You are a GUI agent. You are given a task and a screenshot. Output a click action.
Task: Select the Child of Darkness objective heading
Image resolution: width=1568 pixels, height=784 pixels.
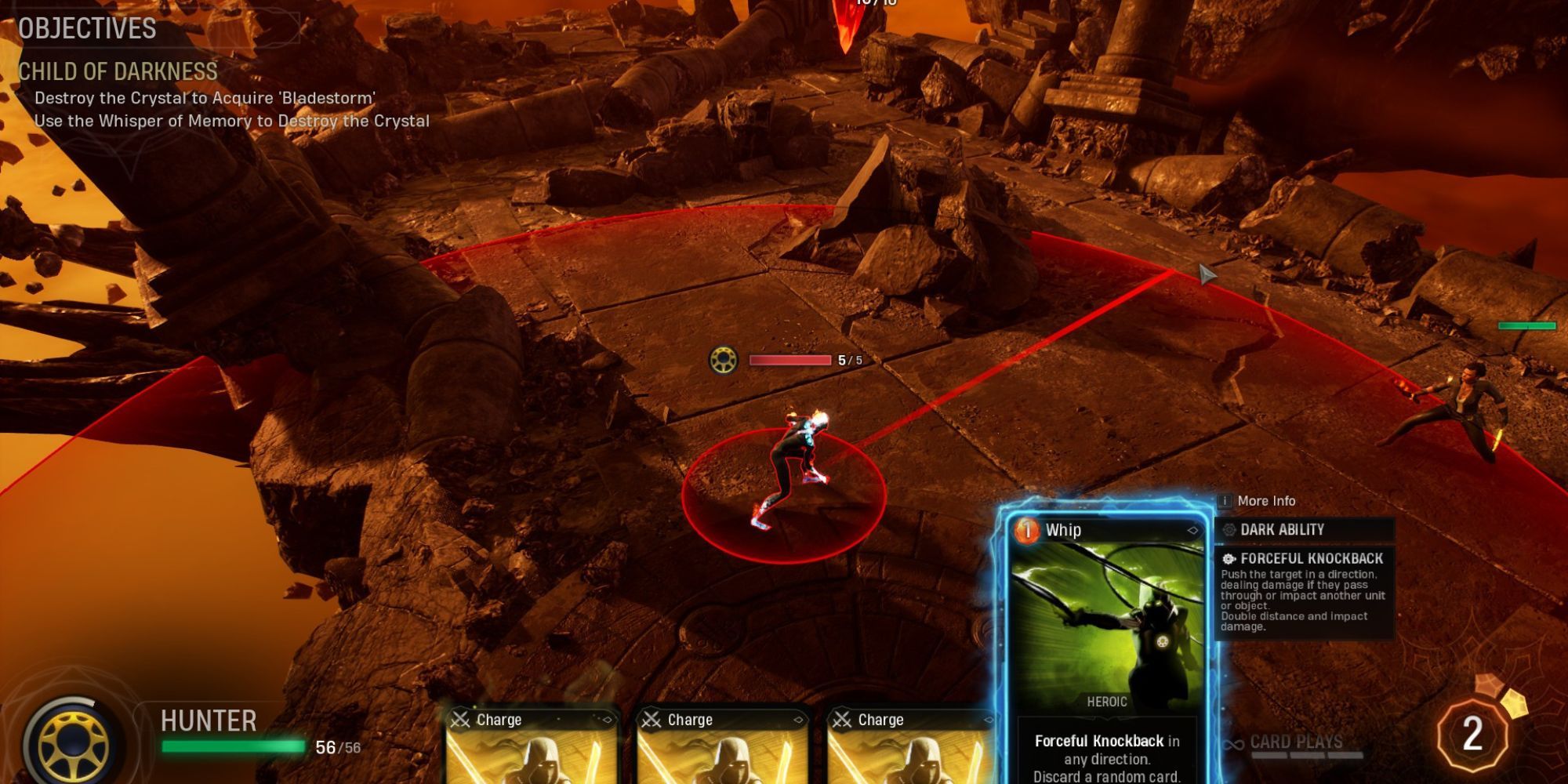[x=118, y=70]
